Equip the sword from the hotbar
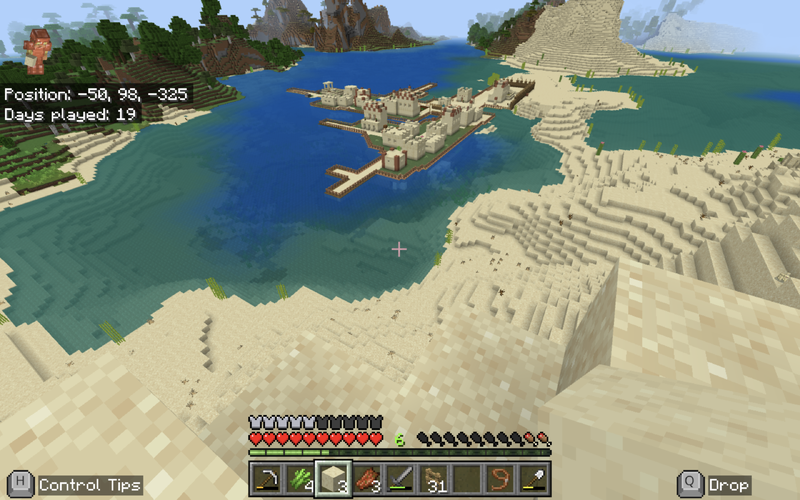This screenshot has height=500, width=800. point(401,479)
